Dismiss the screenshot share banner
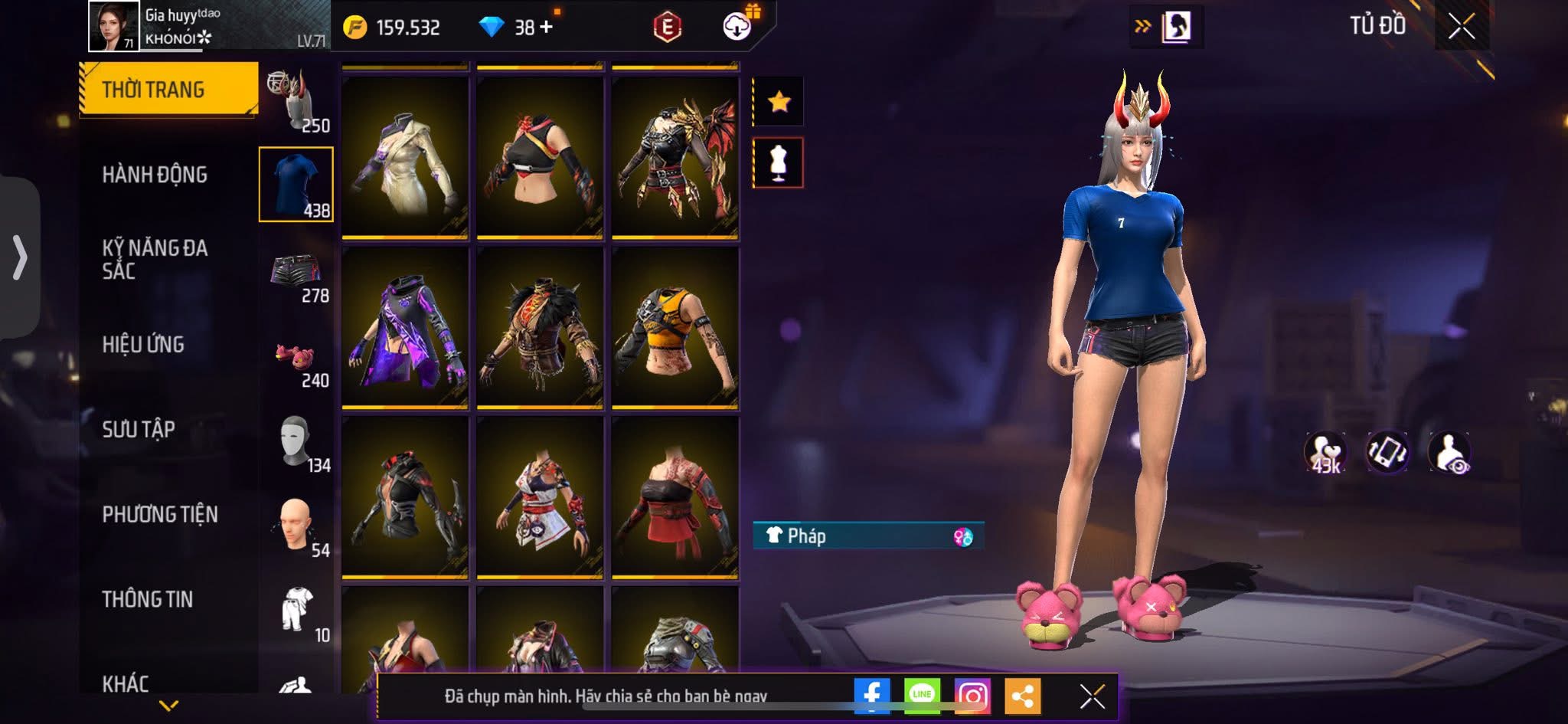Screen dimensions: 1568x724 [1092, 696]
